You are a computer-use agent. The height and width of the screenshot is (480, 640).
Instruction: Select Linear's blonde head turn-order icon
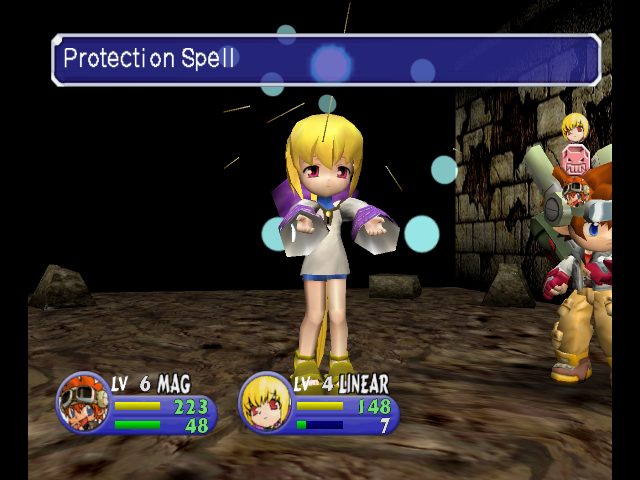[573, 126]
